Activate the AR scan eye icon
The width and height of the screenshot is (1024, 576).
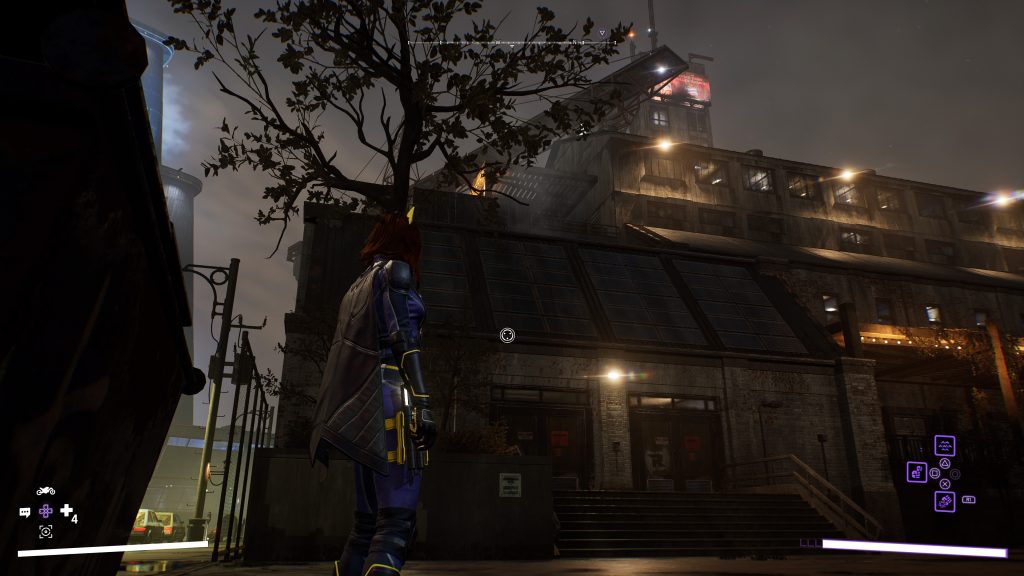(46, 532)
